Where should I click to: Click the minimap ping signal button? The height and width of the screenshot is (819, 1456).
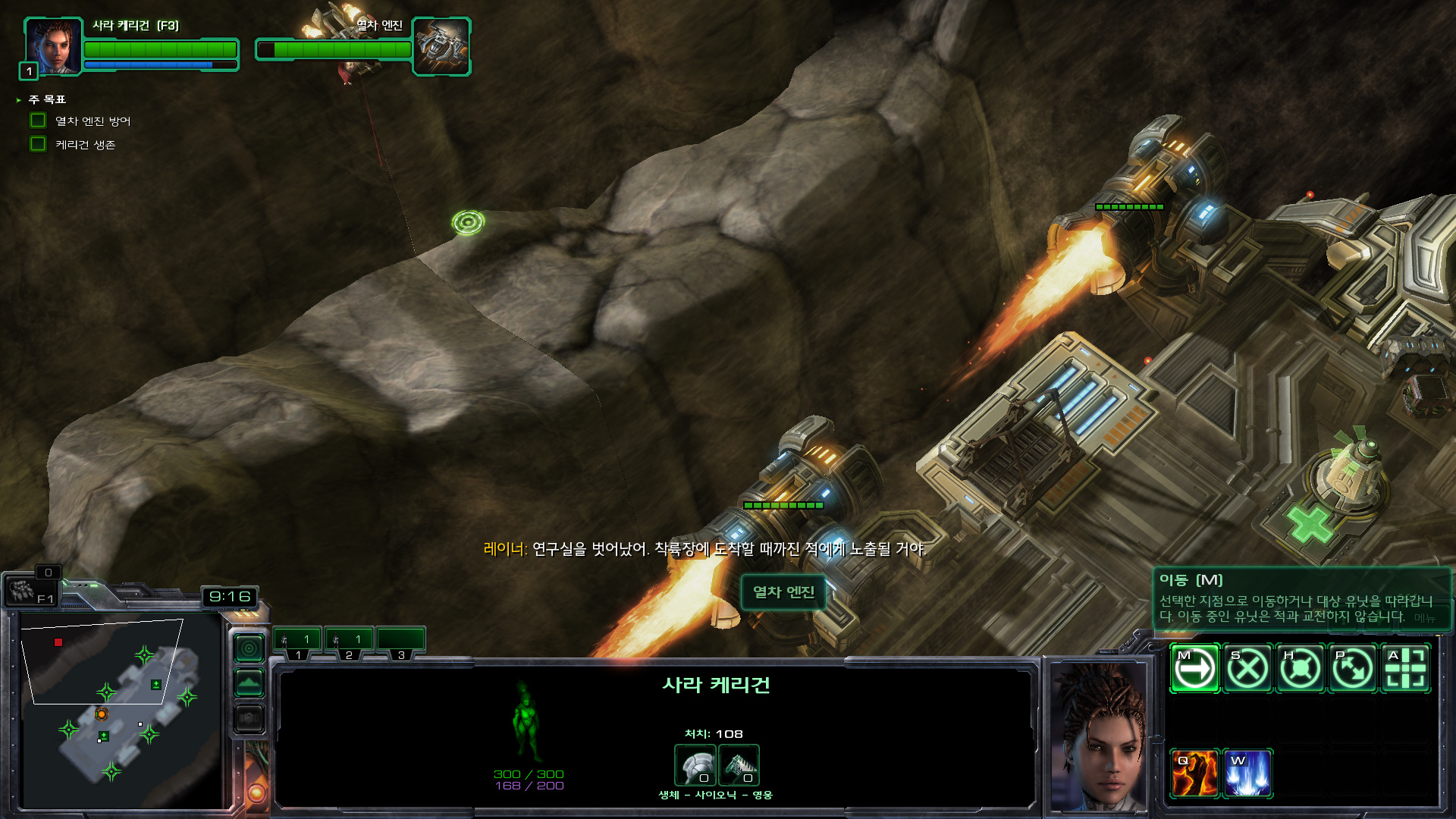pyautogui.click(x=249, y=648)
